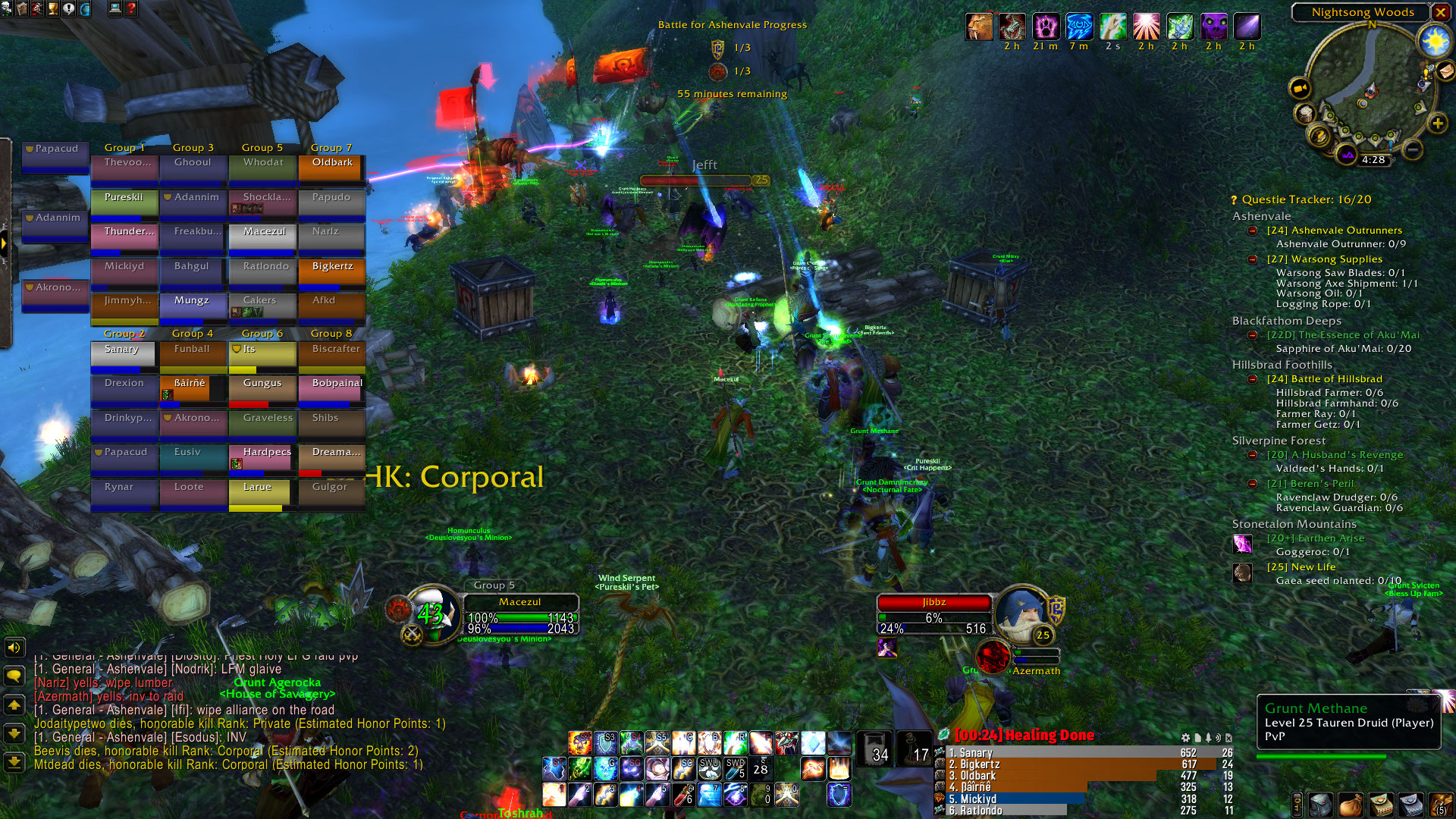Open the brown sack bag
This screenshot has width=1456, height=819.
[1350, 804]
